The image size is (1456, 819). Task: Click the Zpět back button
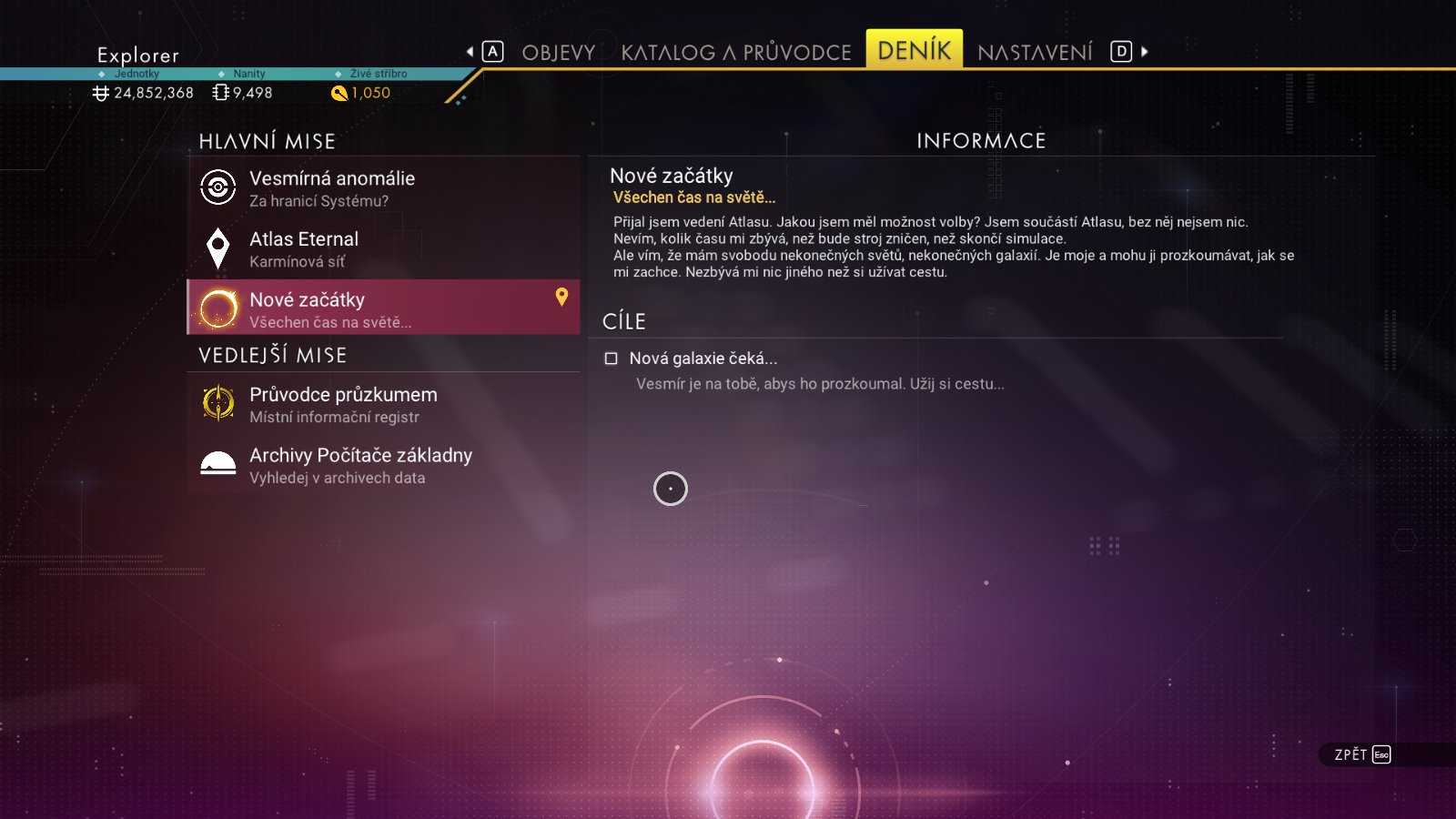tap(1362, 754)
